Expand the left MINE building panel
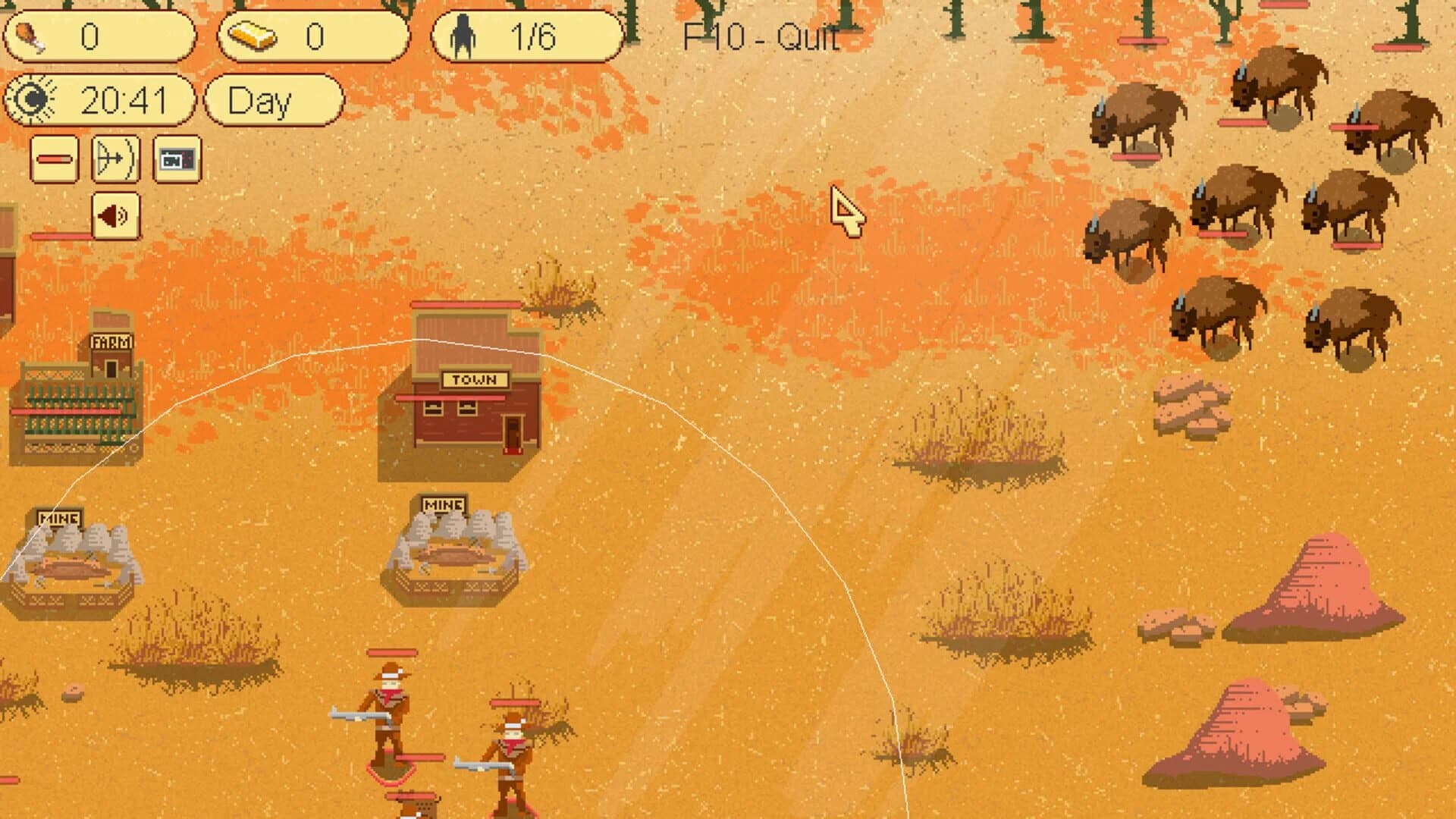Screen dimensions: 1456x819 point(58,518)
